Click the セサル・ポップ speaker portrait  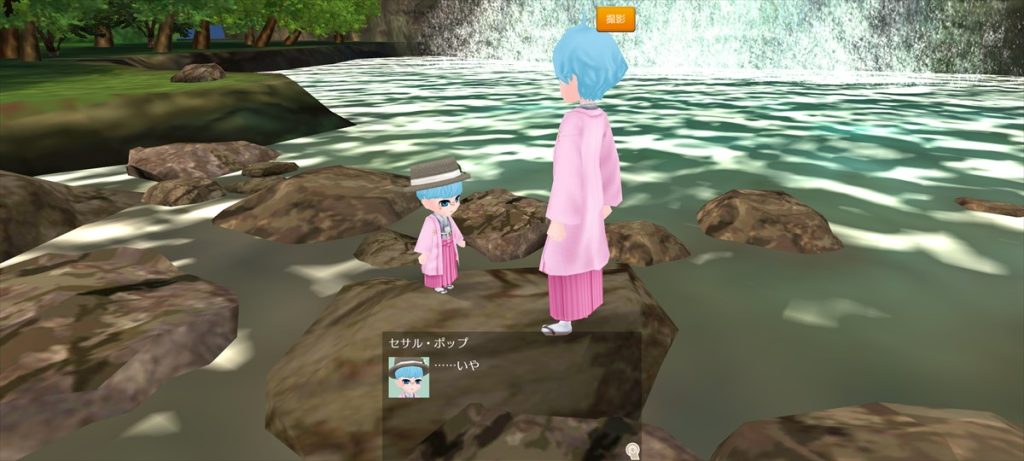408,377
